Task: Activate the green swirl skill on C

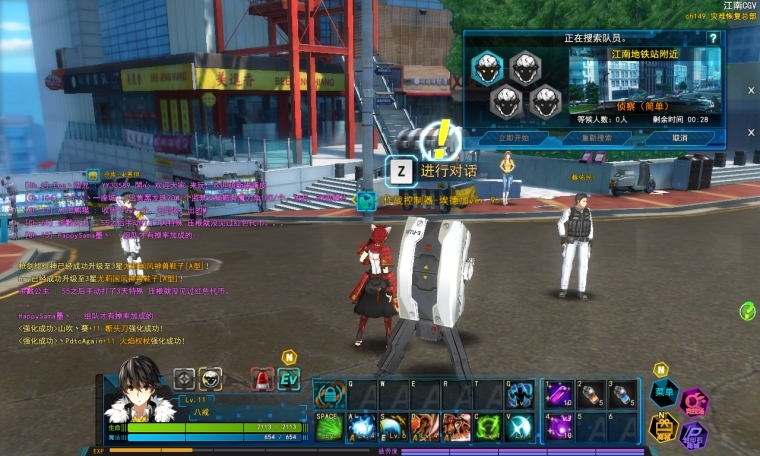Action: pos(487,427)
